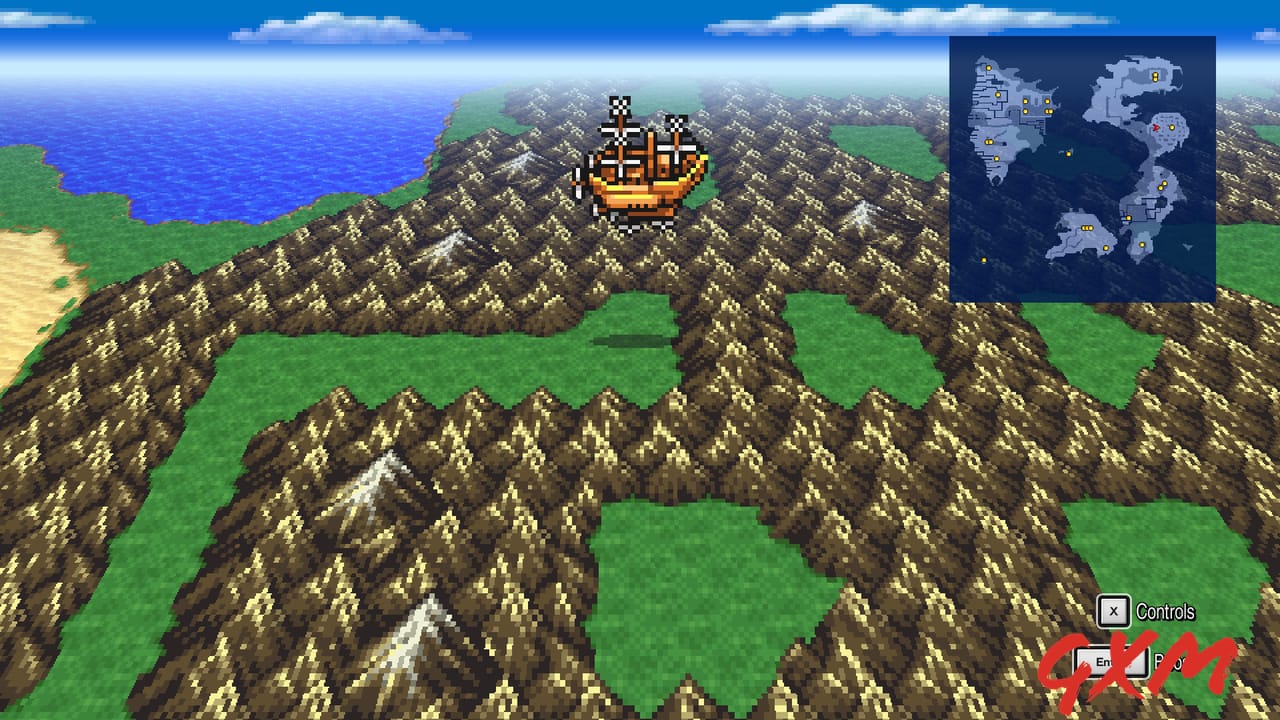Click the cluster of yellow markers on southern island
This screenshot has height=720, width=1280.
pyautogui.click(x=1086, y=227)
